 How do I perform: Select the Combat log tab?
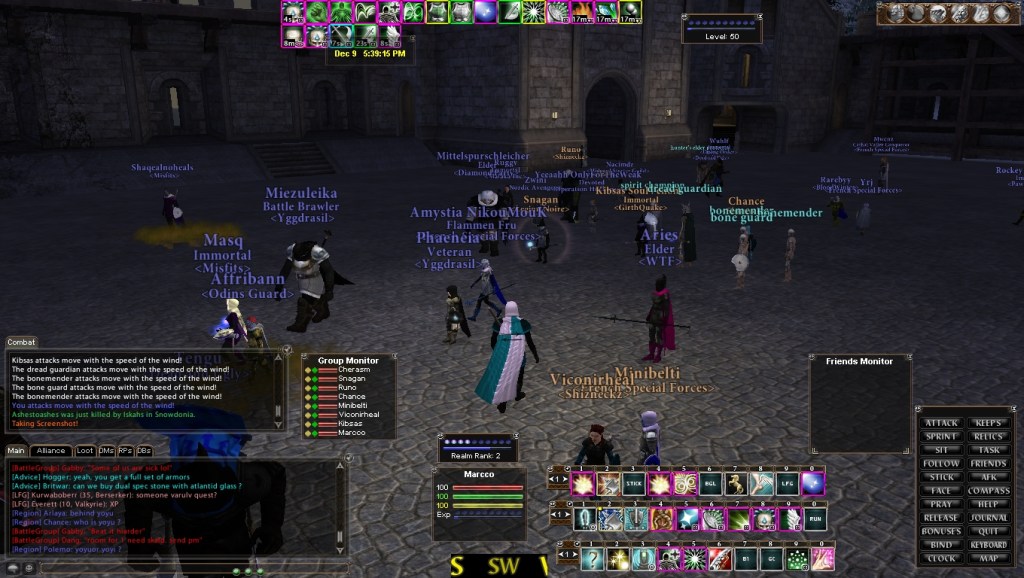[x=21, y=342]
